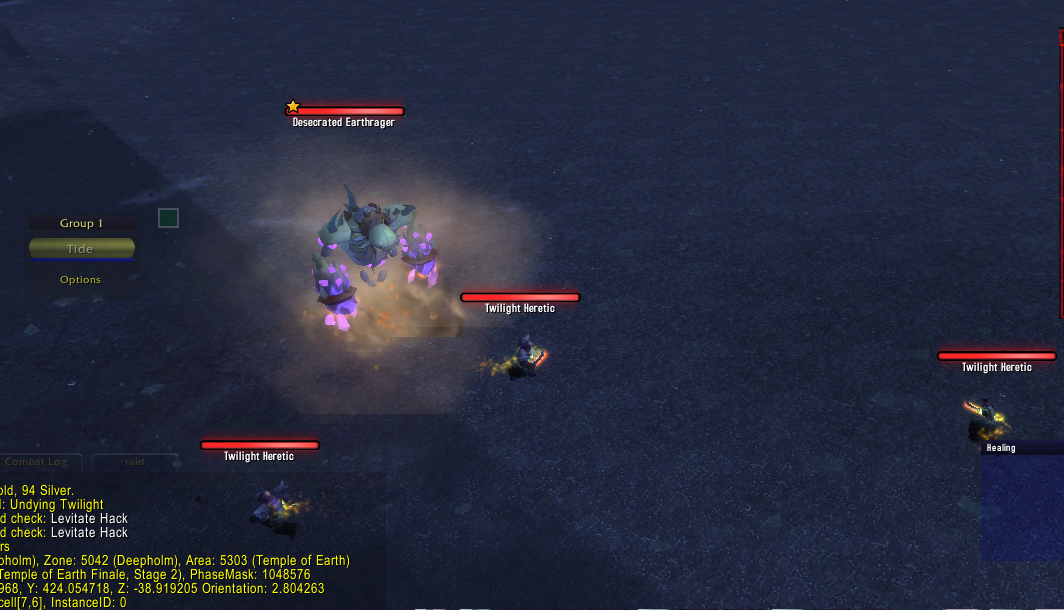Switch to the Combat Log tab
The width and height of the screenshot is (1064, 610).
36,462
